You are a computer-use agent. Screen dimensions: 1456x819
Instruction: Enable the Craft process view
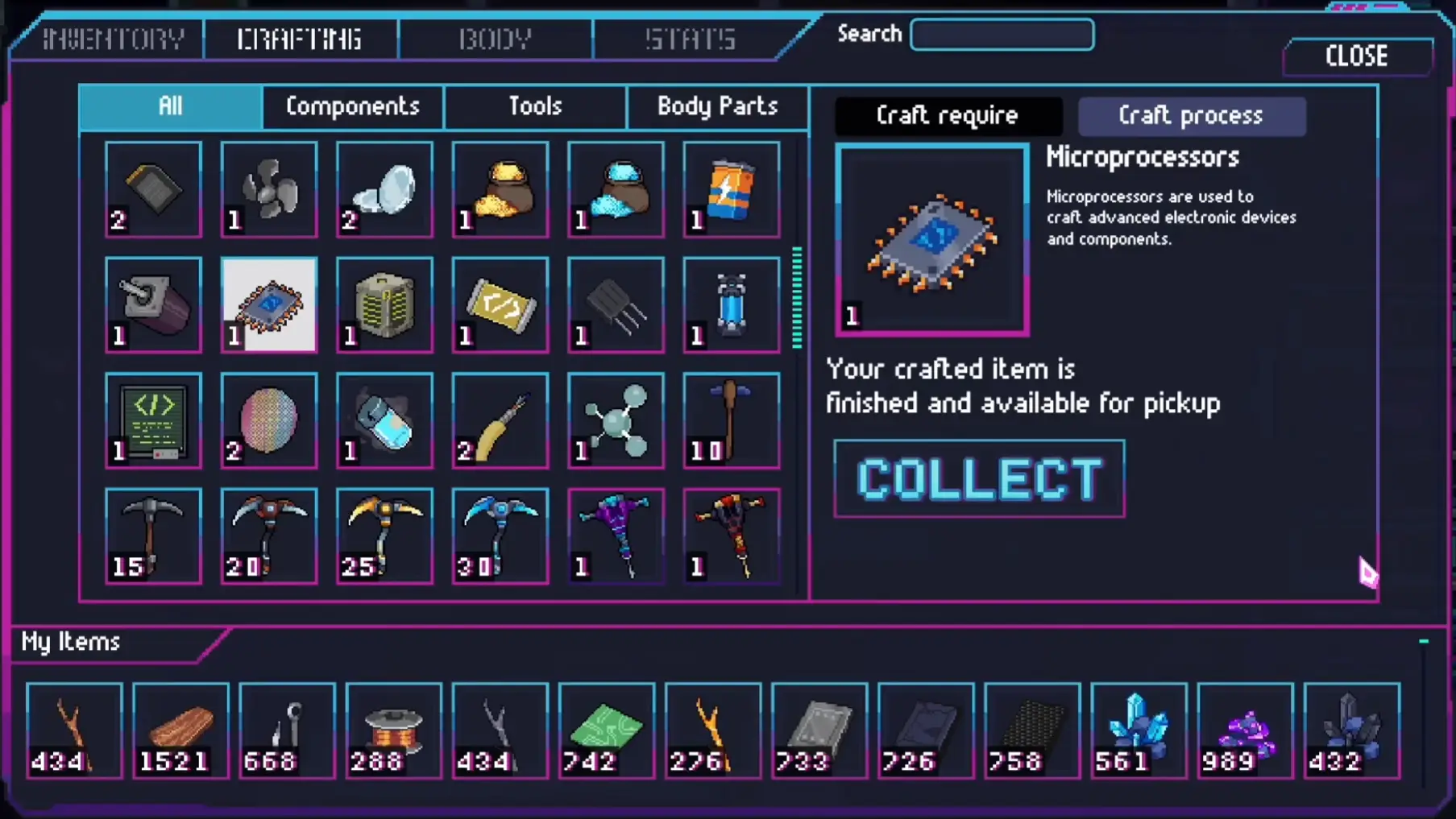(1191, 115)
